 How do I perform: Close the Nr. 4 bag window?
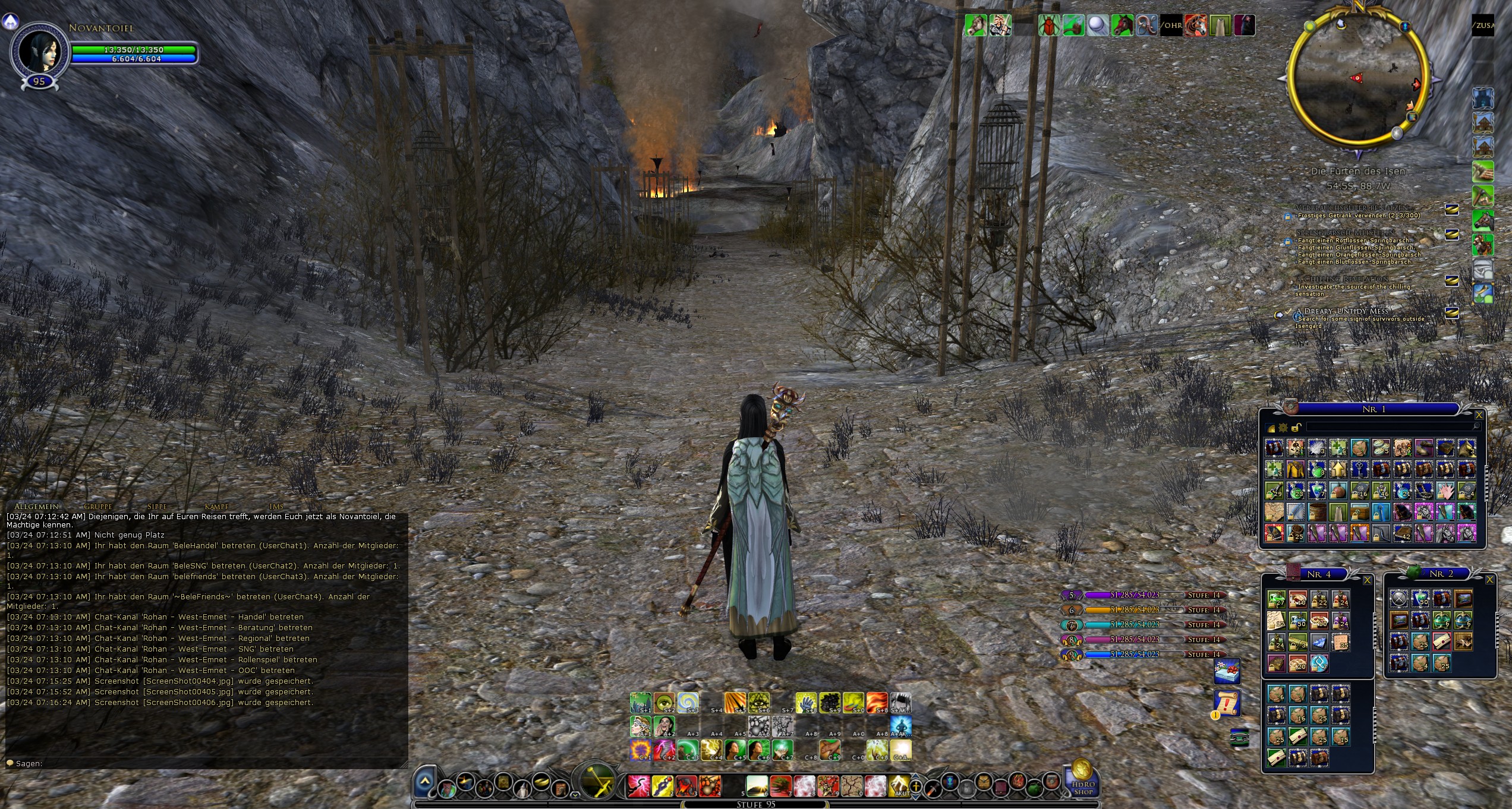click(x=1367, y=580)
